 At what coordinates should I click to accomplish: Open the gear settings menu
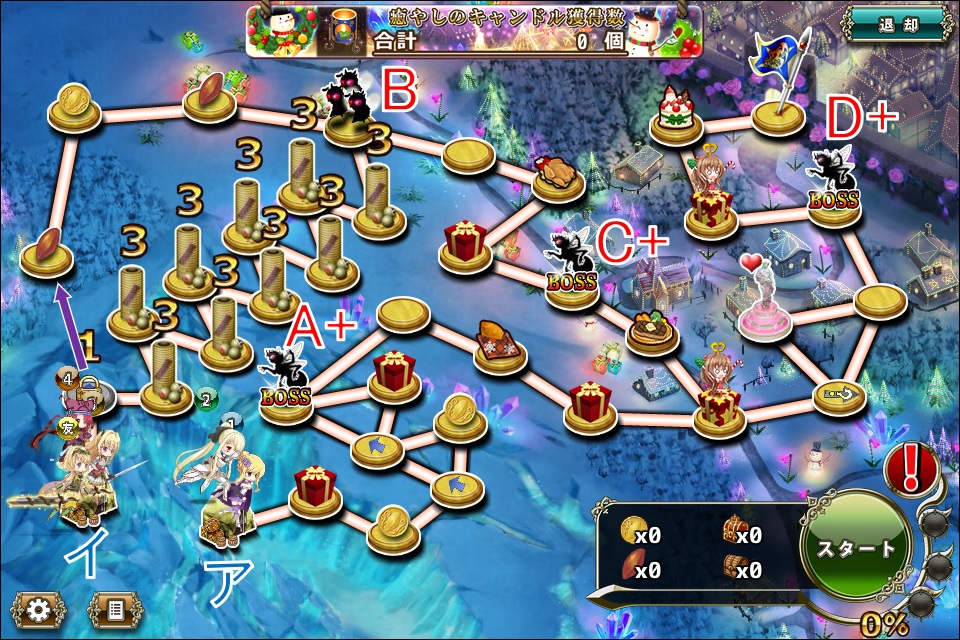tap(39, 609)
